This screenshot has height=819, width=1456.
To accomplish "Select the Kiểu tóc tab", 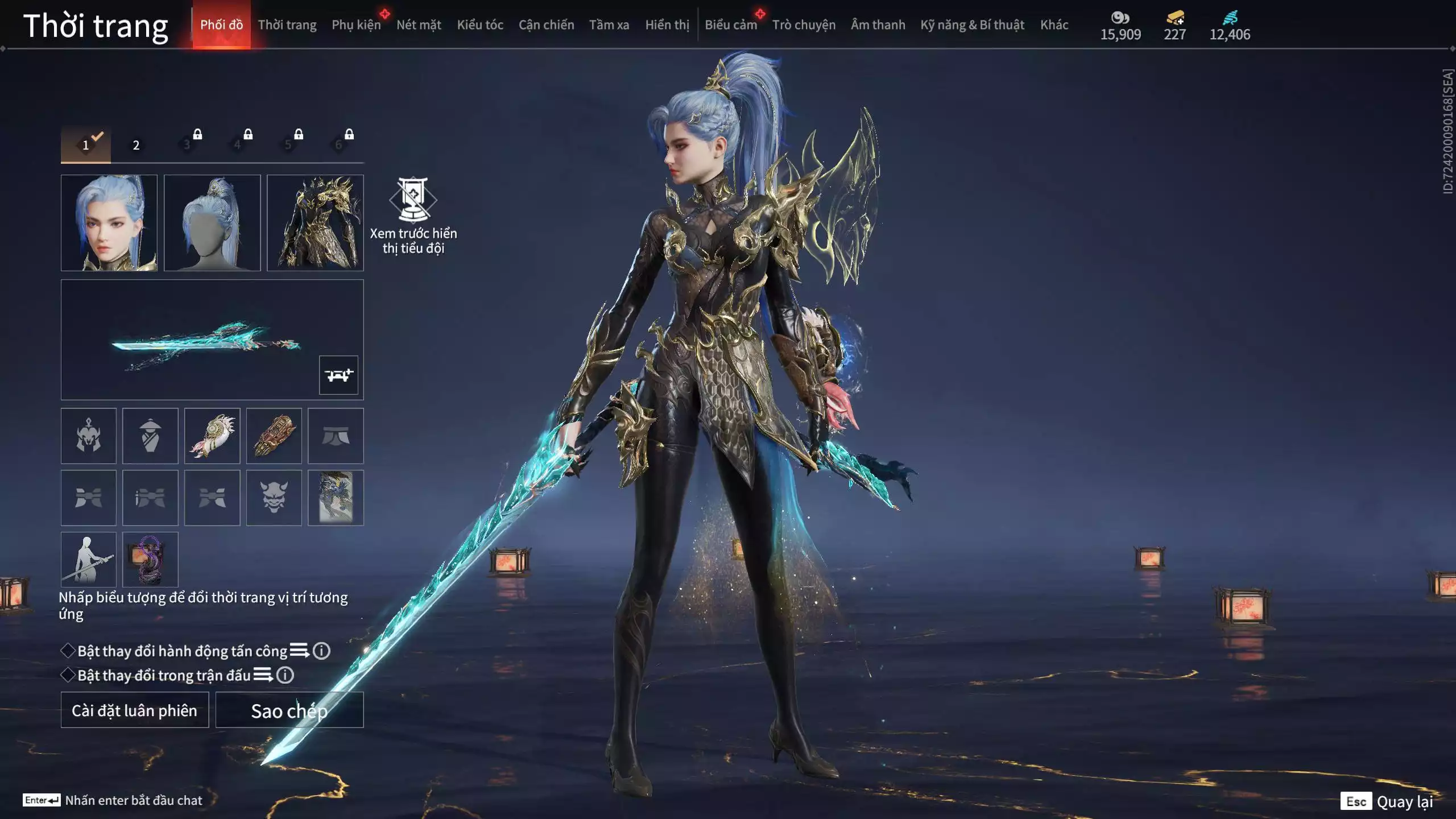I will click(480, 25).
